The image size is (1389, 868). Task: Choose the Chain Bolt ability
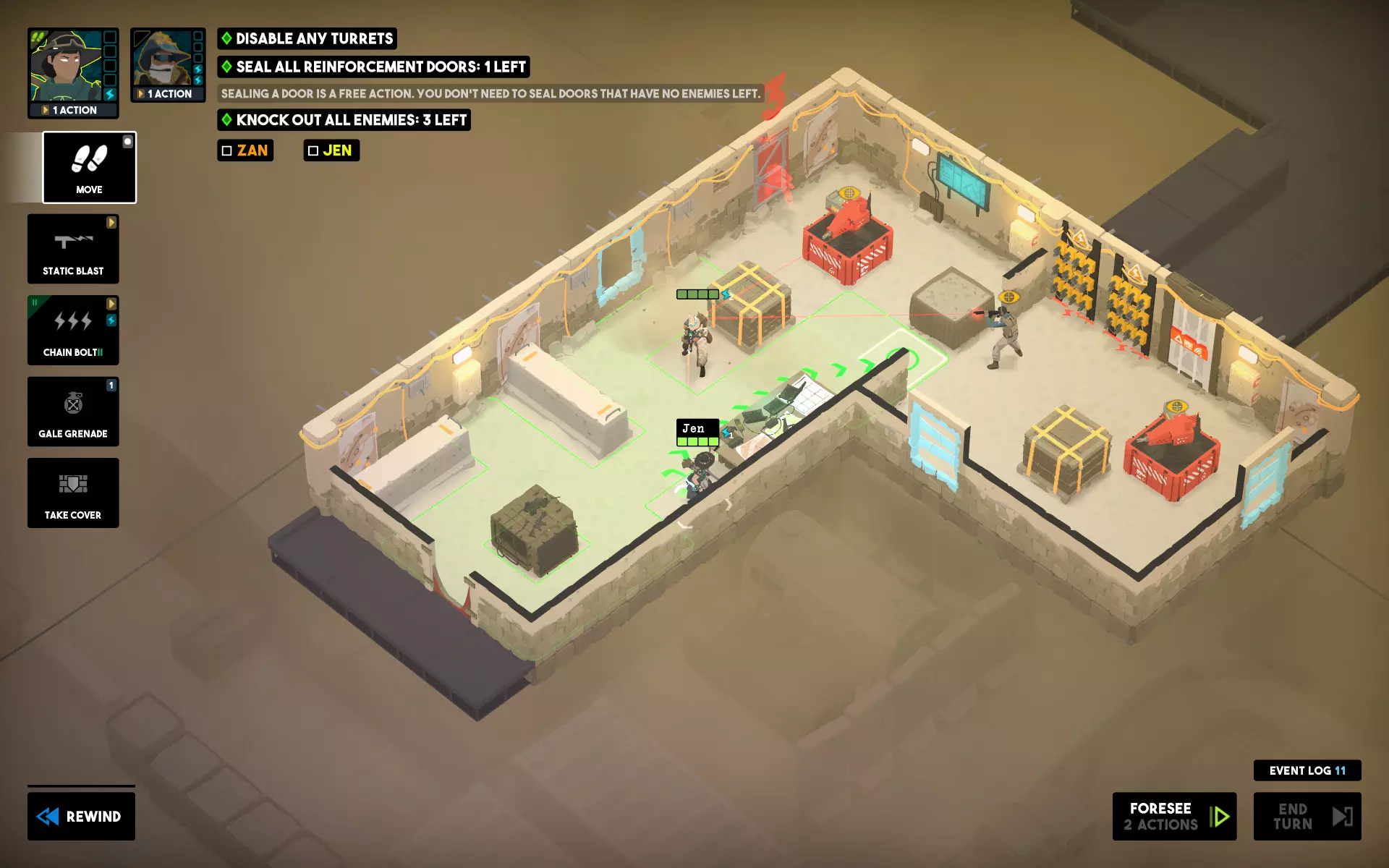click(73, 330)
